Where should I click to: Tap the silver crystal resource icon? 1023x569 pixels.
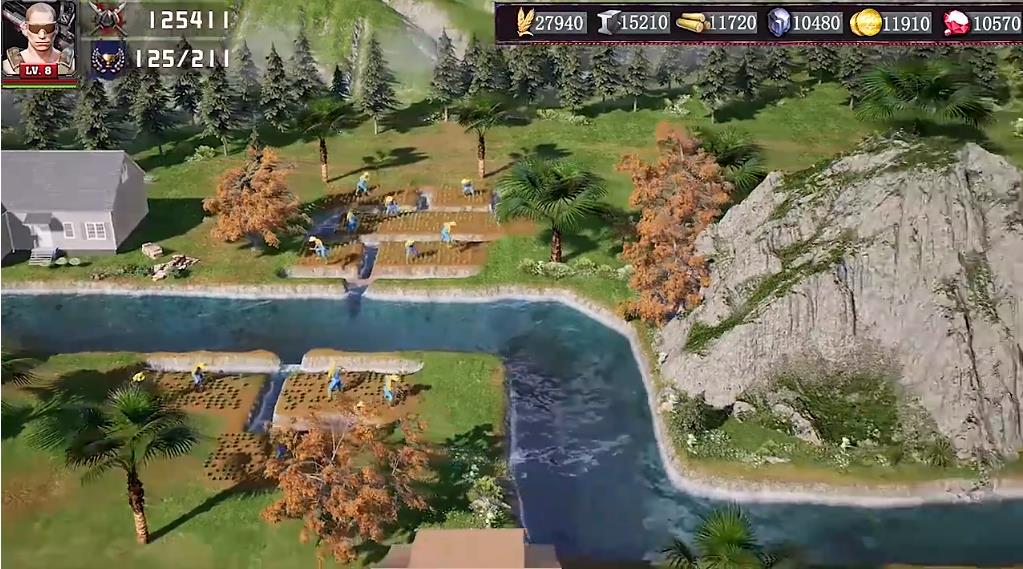pyautogui.click(x=778, y=22)
